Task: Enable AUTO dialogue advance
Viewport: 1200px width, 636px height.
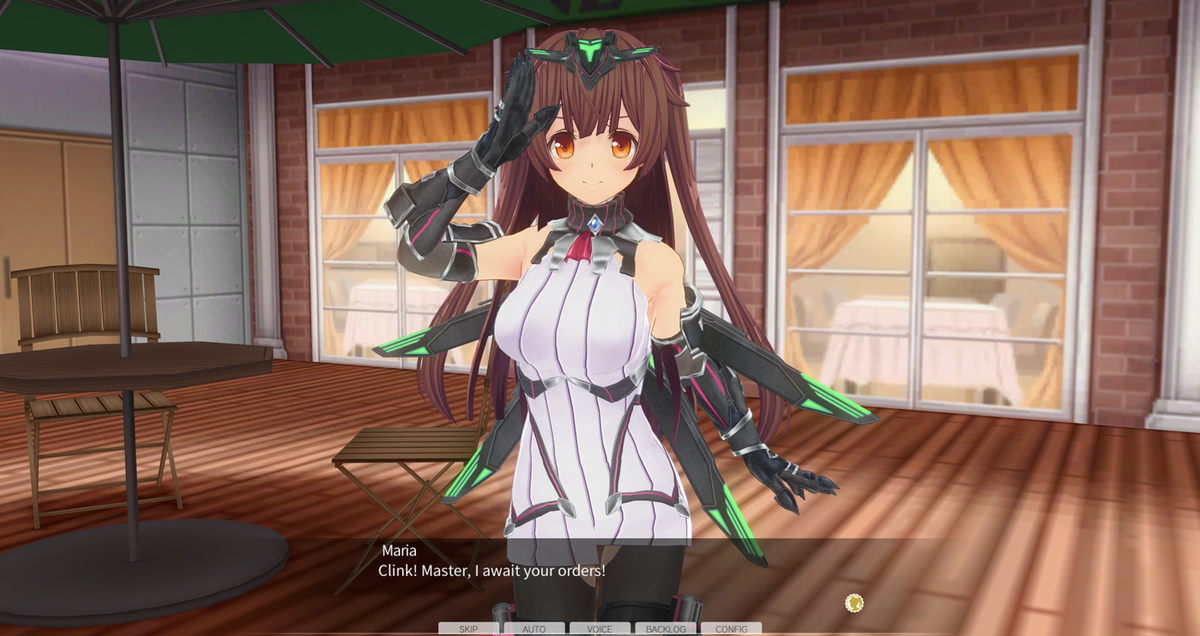Action: pos(534,629)
